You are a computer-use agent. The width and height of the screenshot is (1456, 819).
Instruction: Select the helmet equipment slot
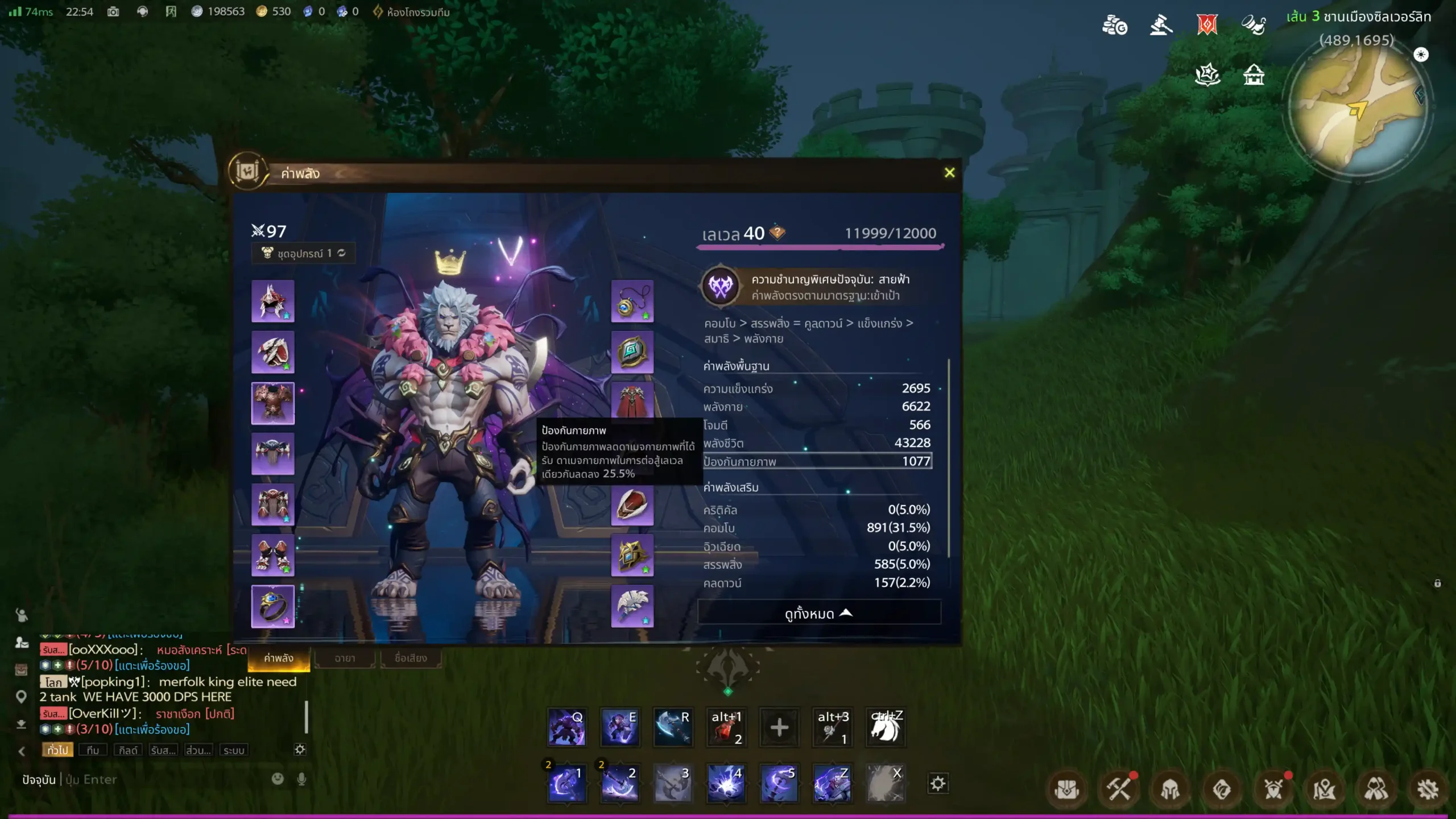[x=273, y=301]
